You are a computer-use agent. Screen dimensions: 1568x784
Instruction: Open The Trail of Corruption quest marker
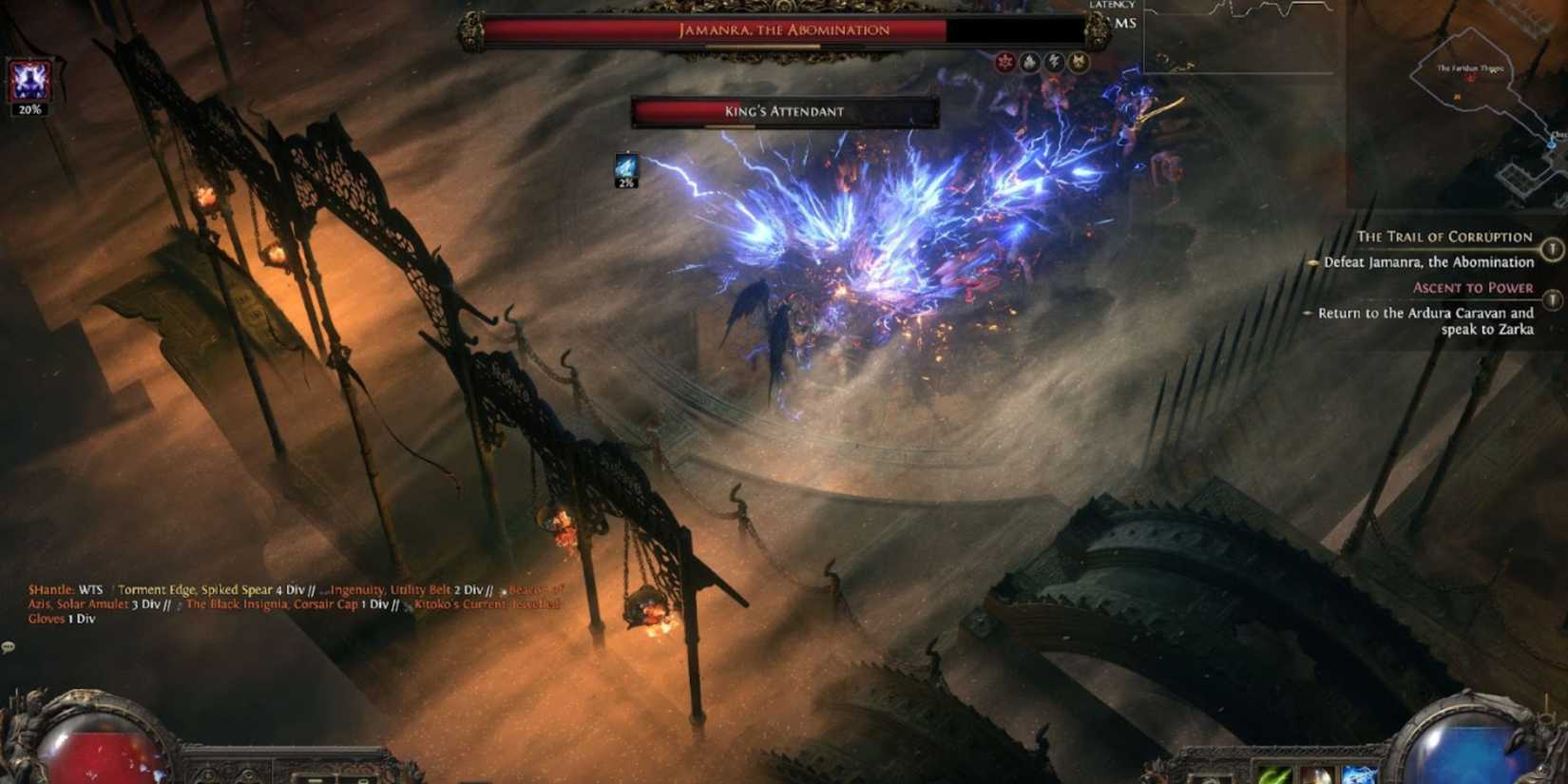[x=1554, y=249]
